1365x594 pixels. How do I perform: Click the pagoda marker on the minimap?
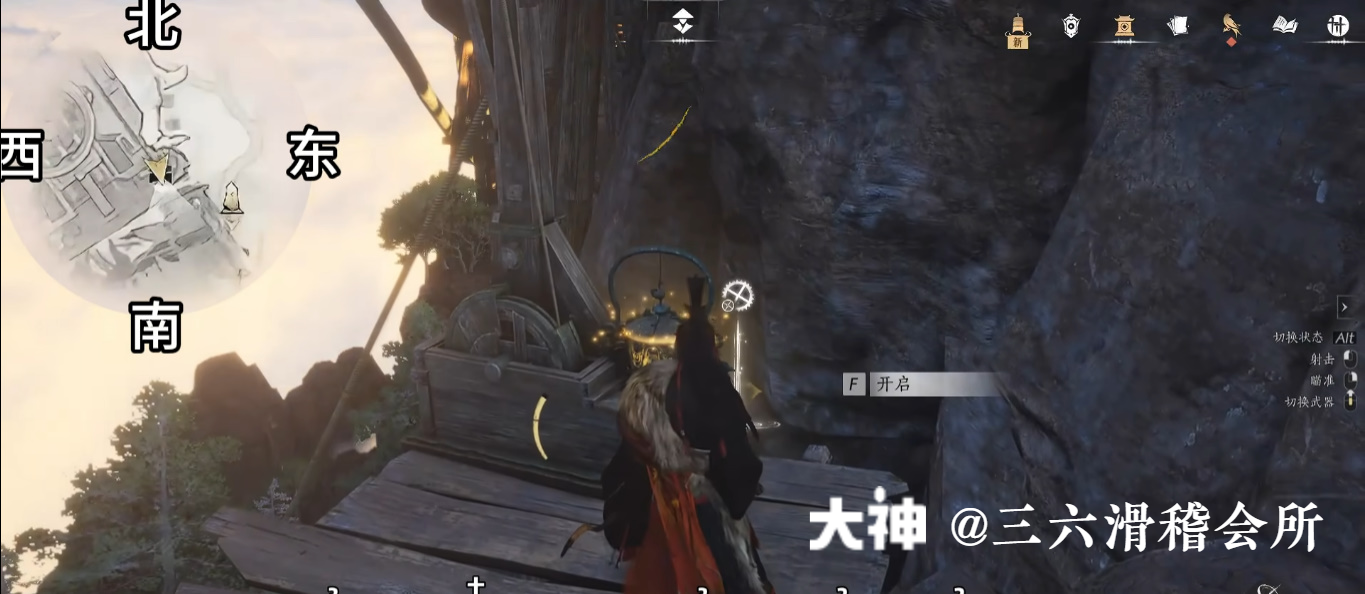(232, 198)
